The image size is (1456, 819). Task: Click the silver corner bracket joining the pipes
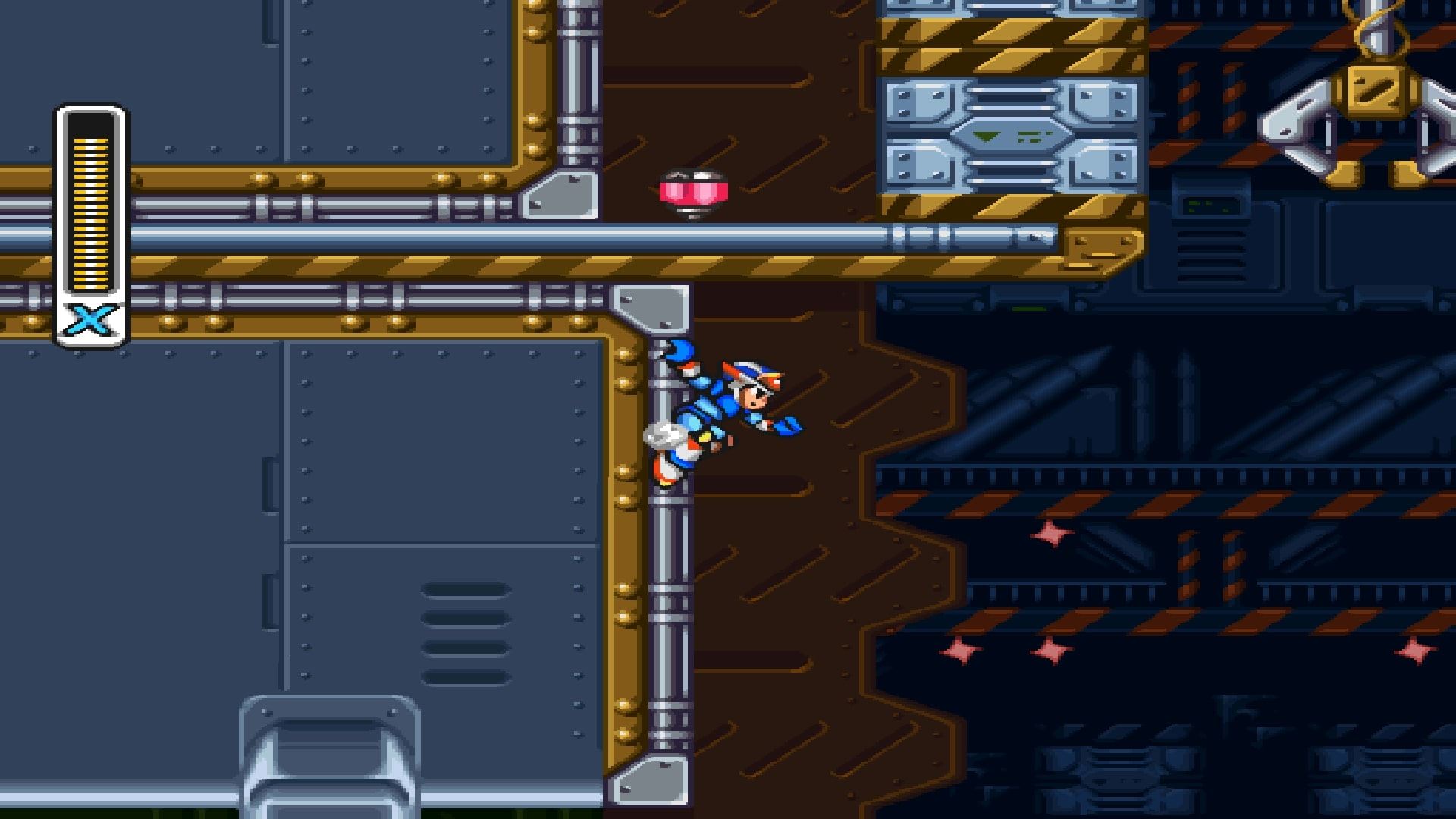coord(652,307)
